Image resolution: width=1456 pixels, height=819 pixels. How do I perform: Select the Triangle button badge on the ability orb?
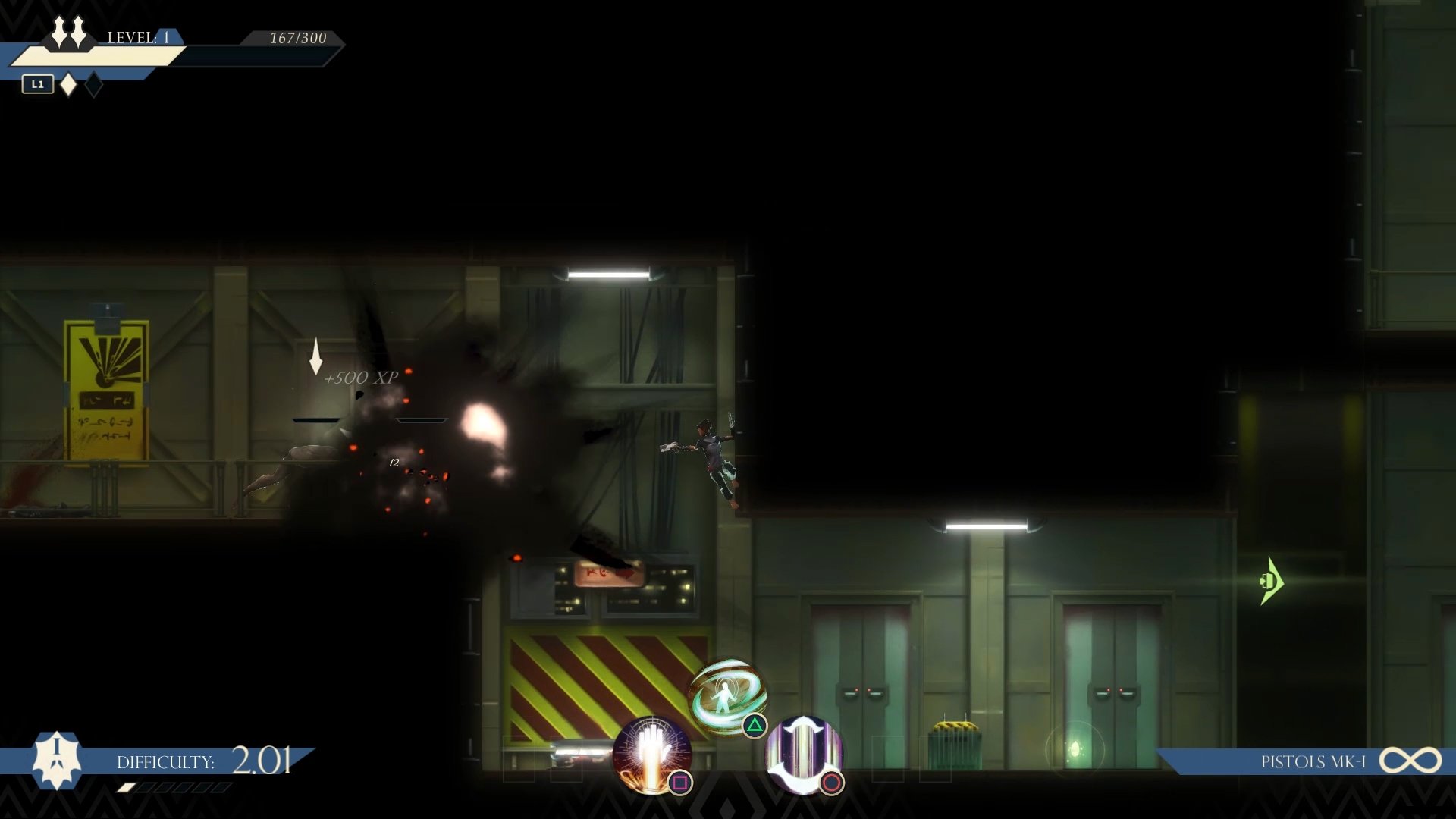click(755, 726)
